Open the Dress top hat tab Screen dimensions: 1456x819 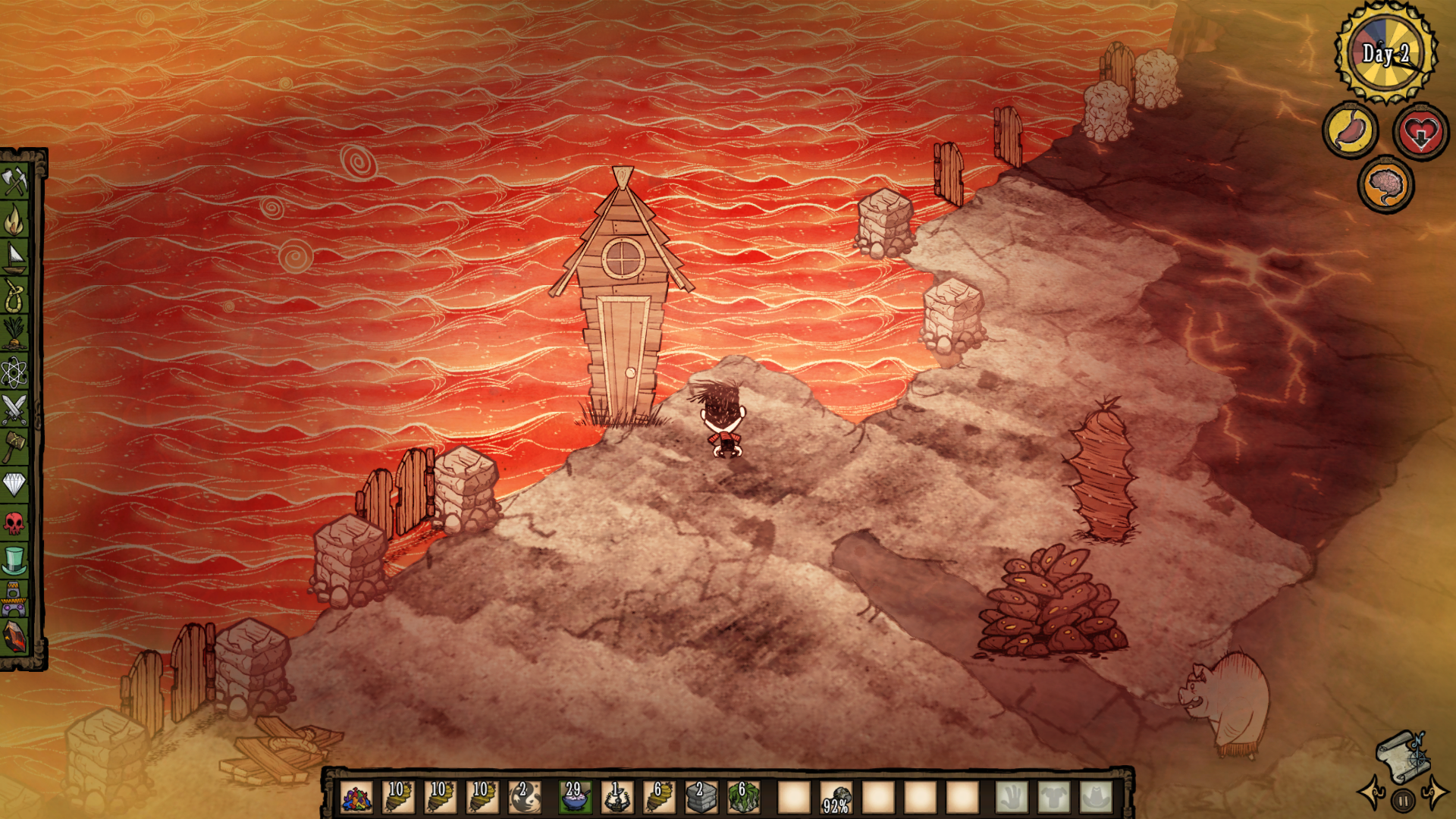(14, 560)
